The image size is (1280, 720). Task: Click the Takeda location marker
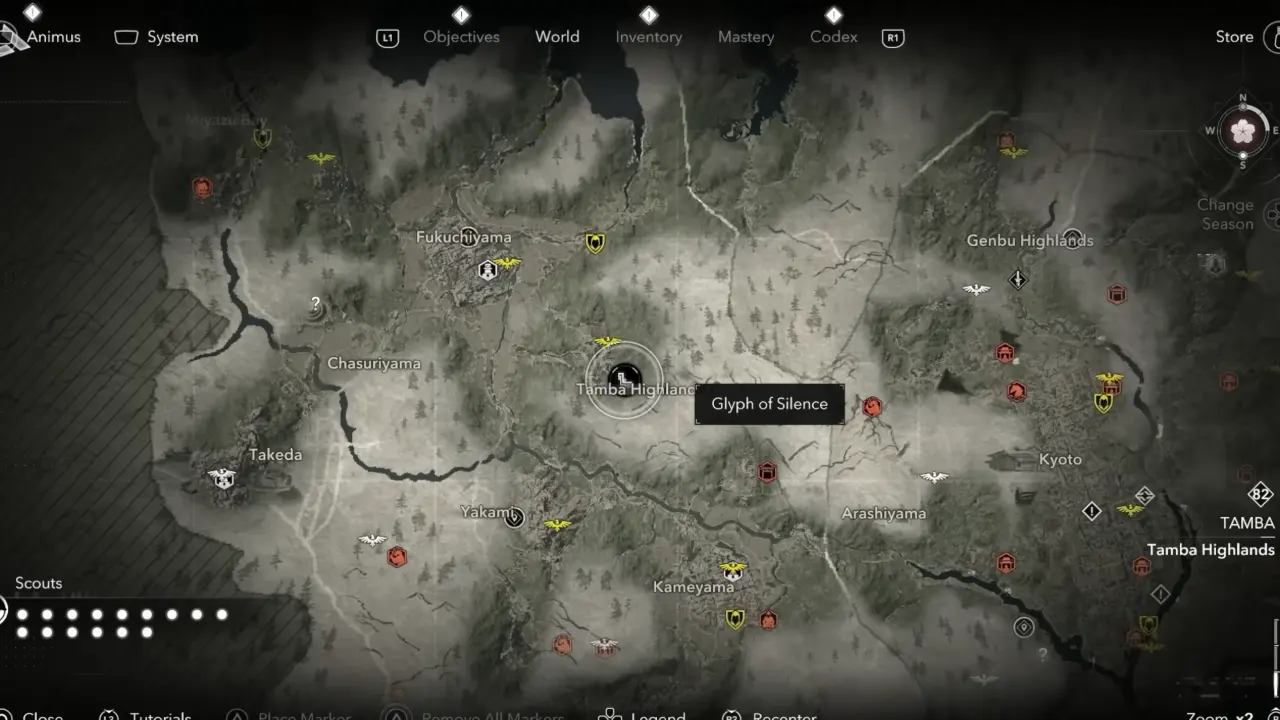(x=221, y=478)
